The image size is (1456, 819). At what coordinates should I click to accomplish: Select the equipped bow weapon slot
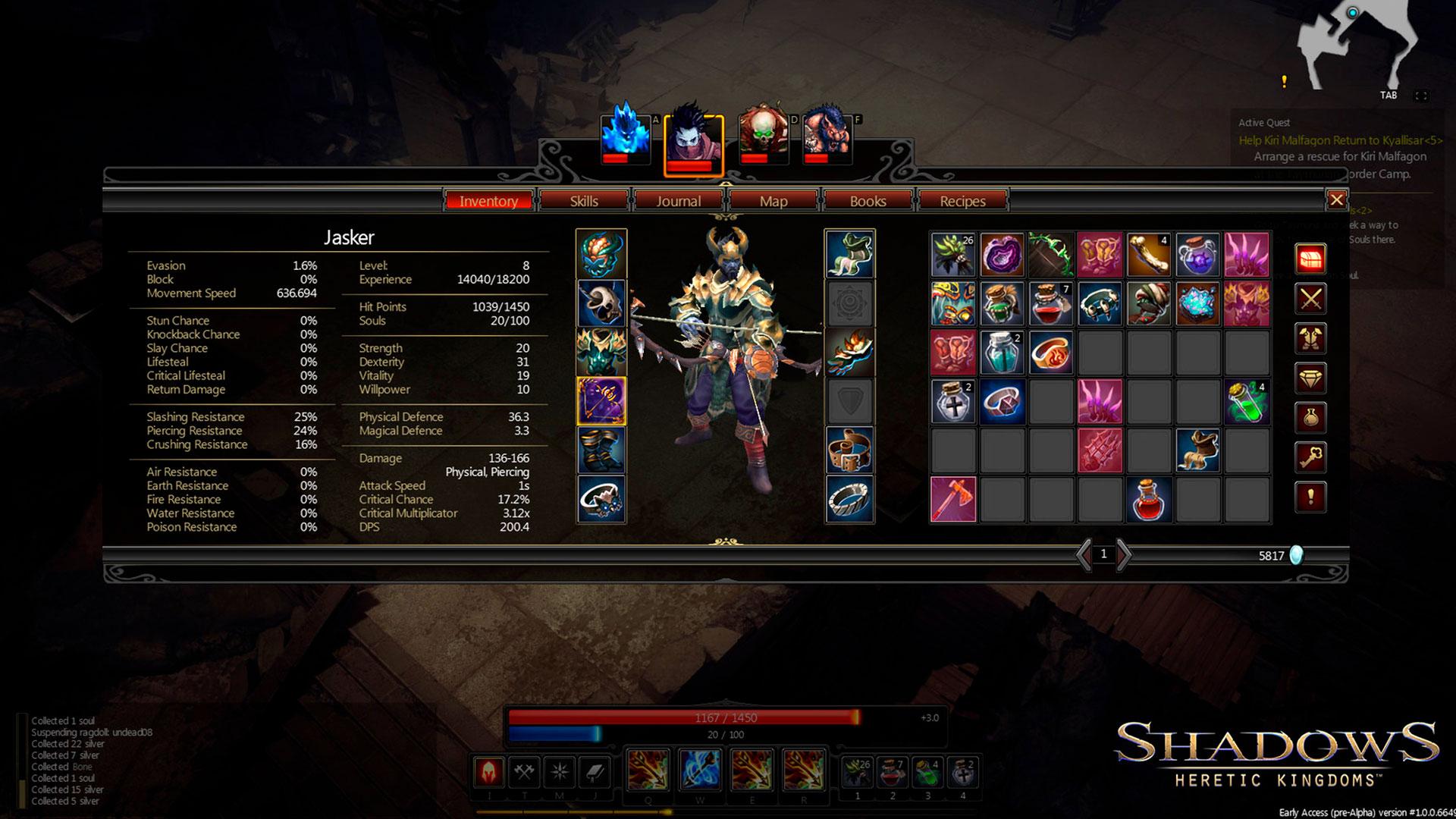click(601, 401)
